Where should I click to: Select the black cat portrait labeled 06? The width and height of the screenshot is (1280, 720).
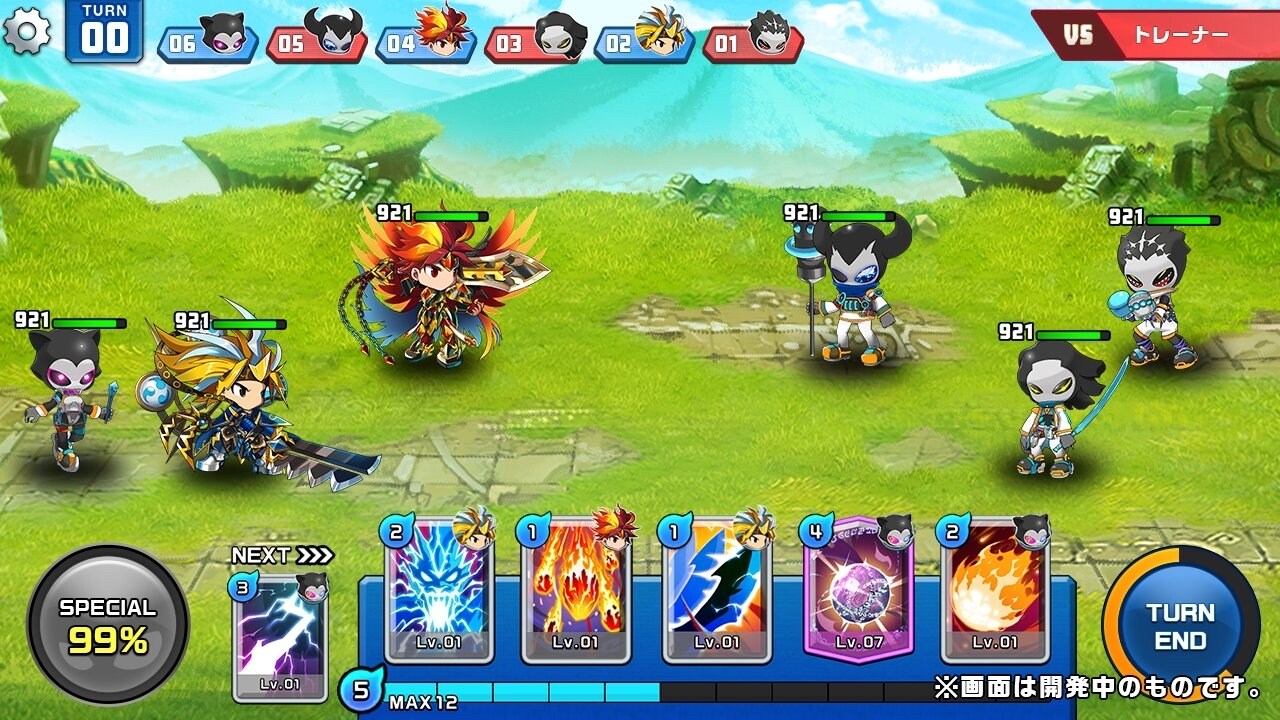pyautogui.click(x=215, y=35)
